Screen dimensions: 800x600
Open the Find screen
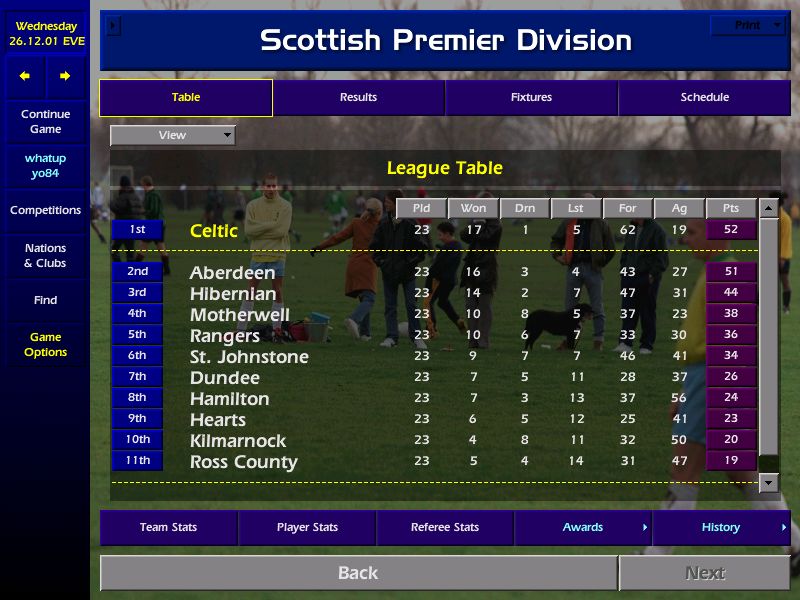click(45, 300)
